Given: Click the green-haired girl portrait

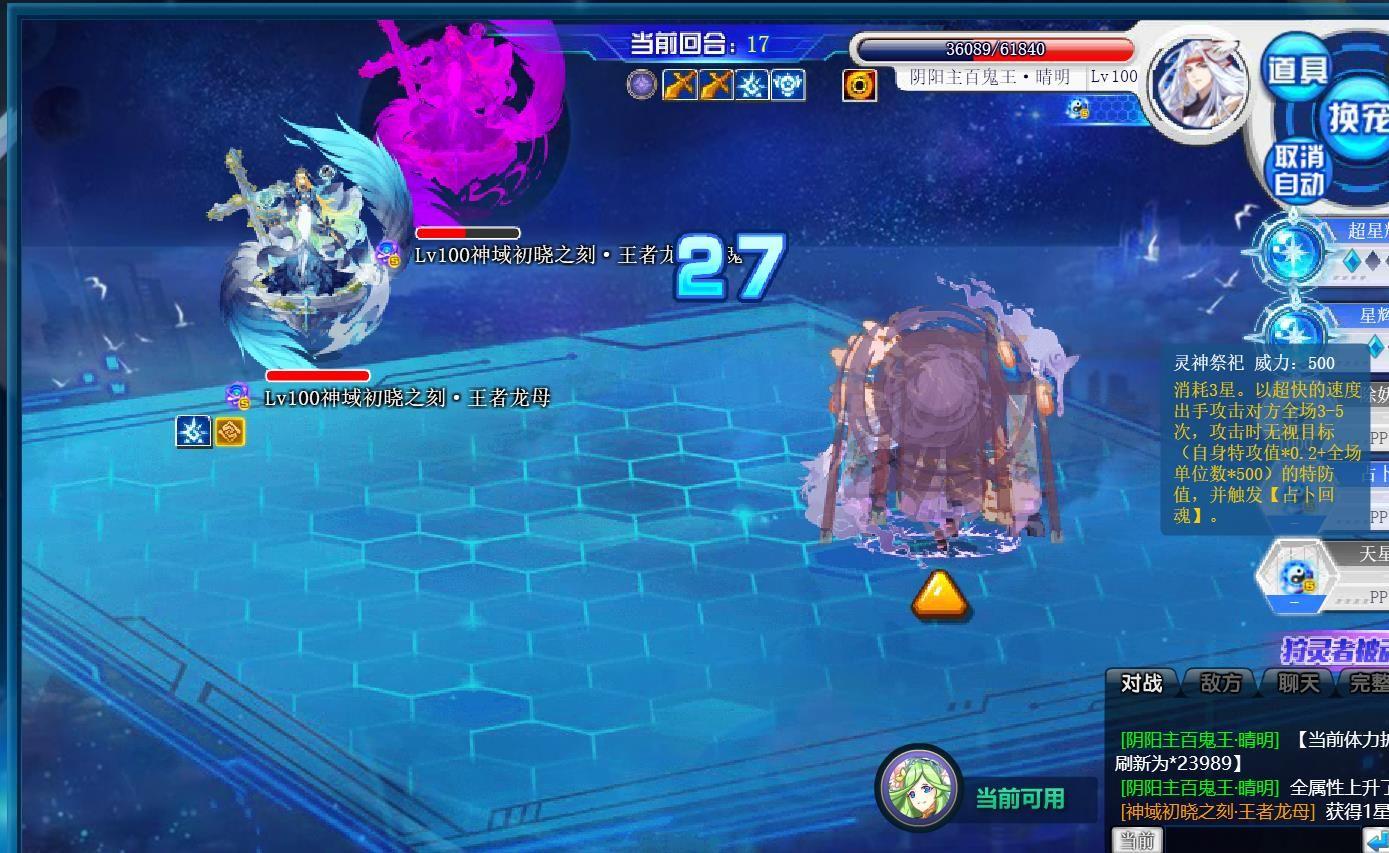Looking at the screenshot, I should (918, 787).
